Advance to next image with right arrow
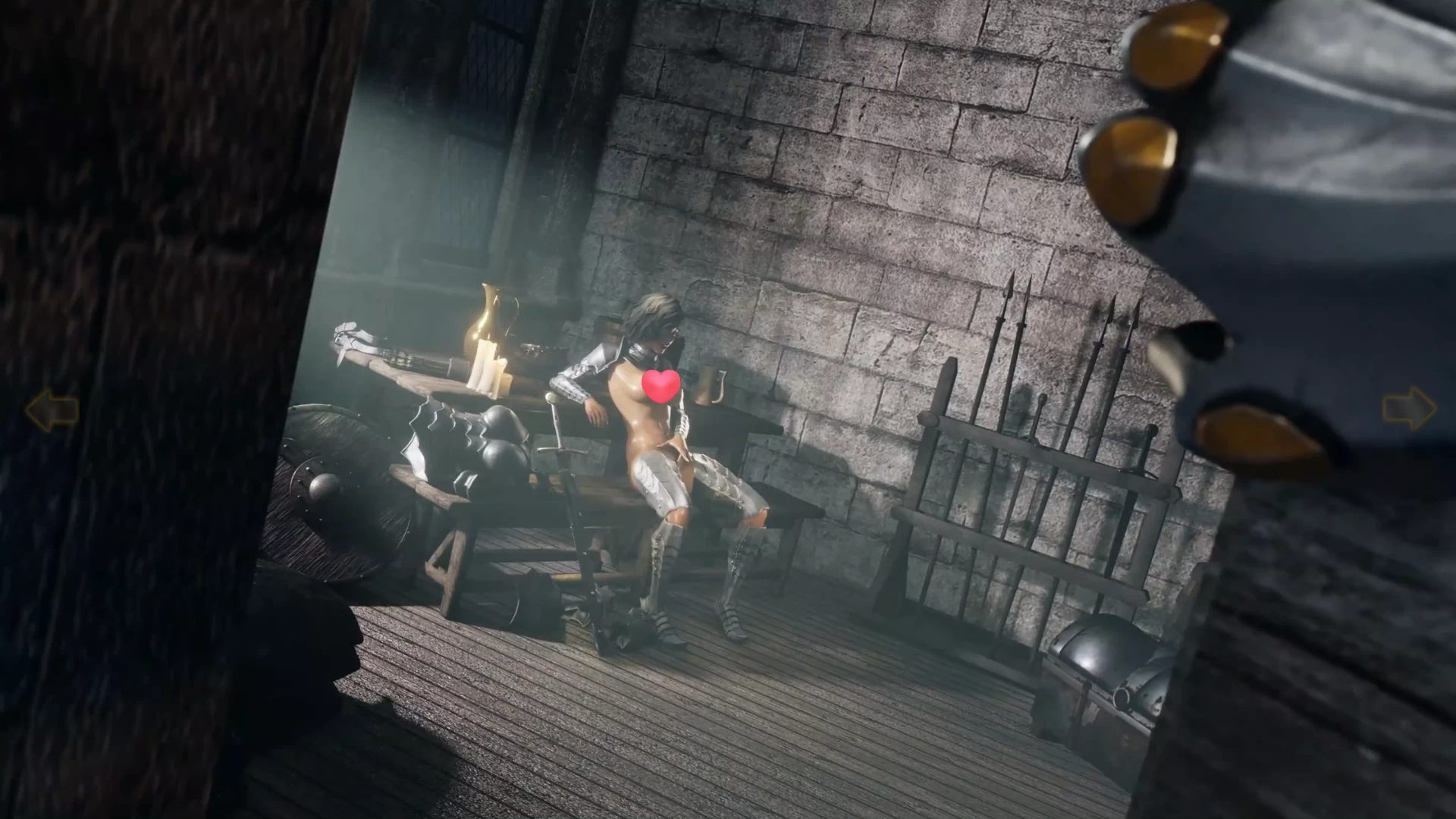This screenshot has height=819, width=1456. pyautogui.click(x=1408, y=410)
